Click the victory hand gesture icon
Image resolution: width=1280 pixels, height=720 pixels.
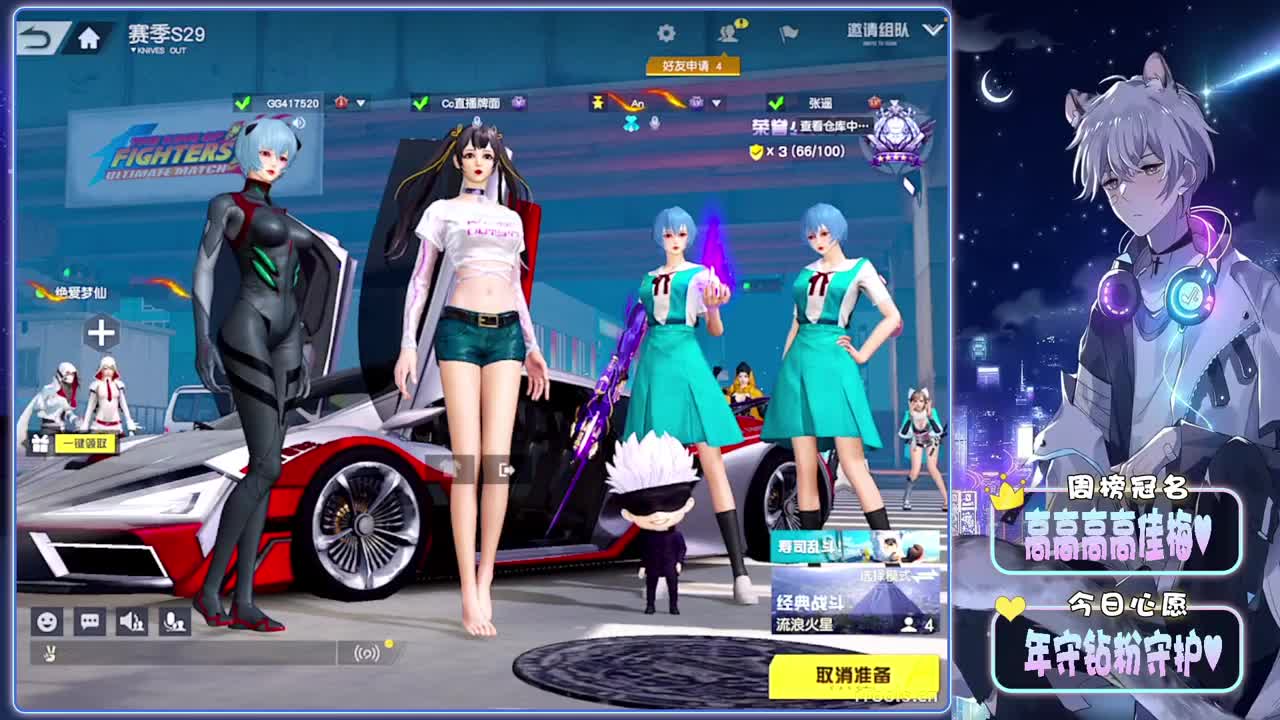tap(49, 653)
